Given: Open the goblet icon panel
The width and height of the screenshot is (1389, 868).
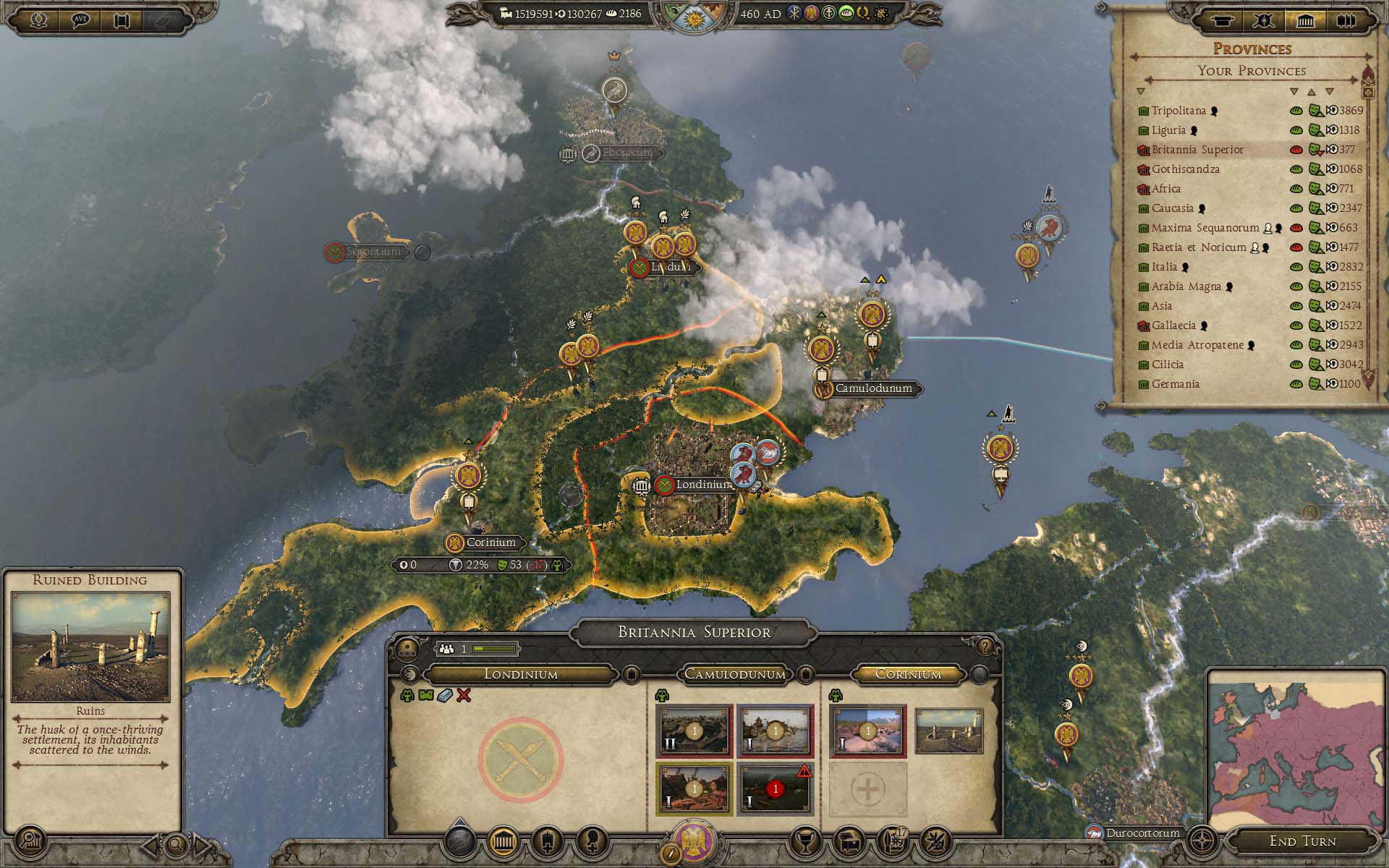Looking at the screenshot, I should (804, 841).
